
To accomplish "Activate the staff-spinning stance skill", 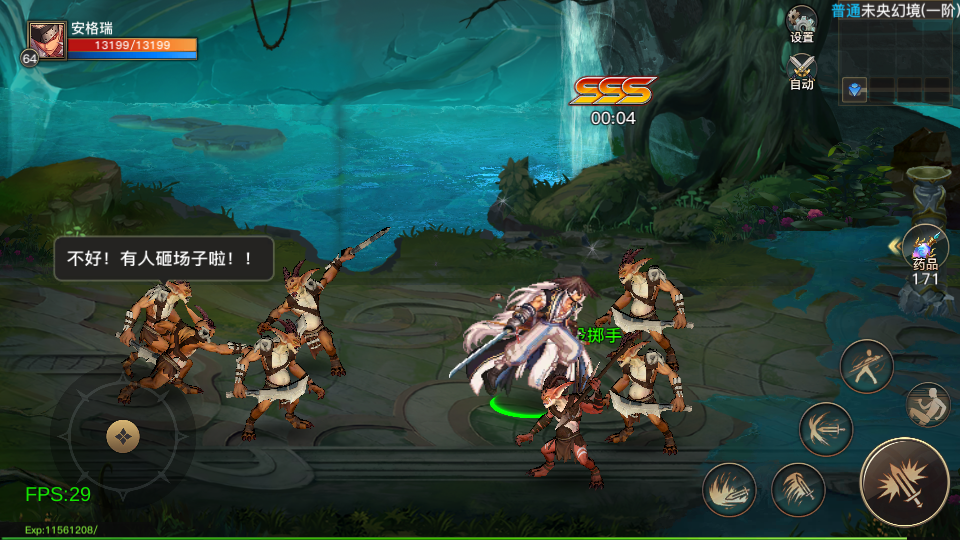I will (x=866, y=367).
